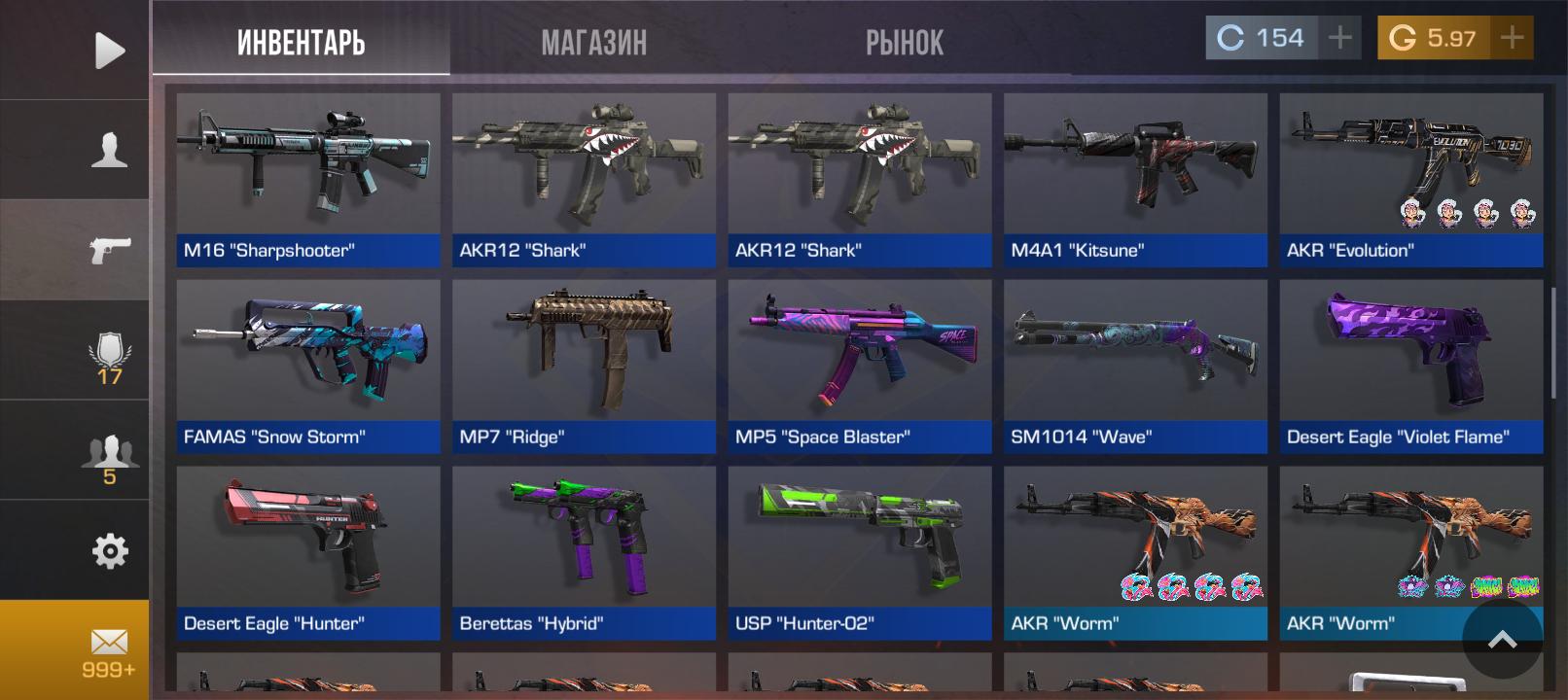Open the friends list icon
The width and height of the screenshot is (1568, 700).
[x=109, y=459]
